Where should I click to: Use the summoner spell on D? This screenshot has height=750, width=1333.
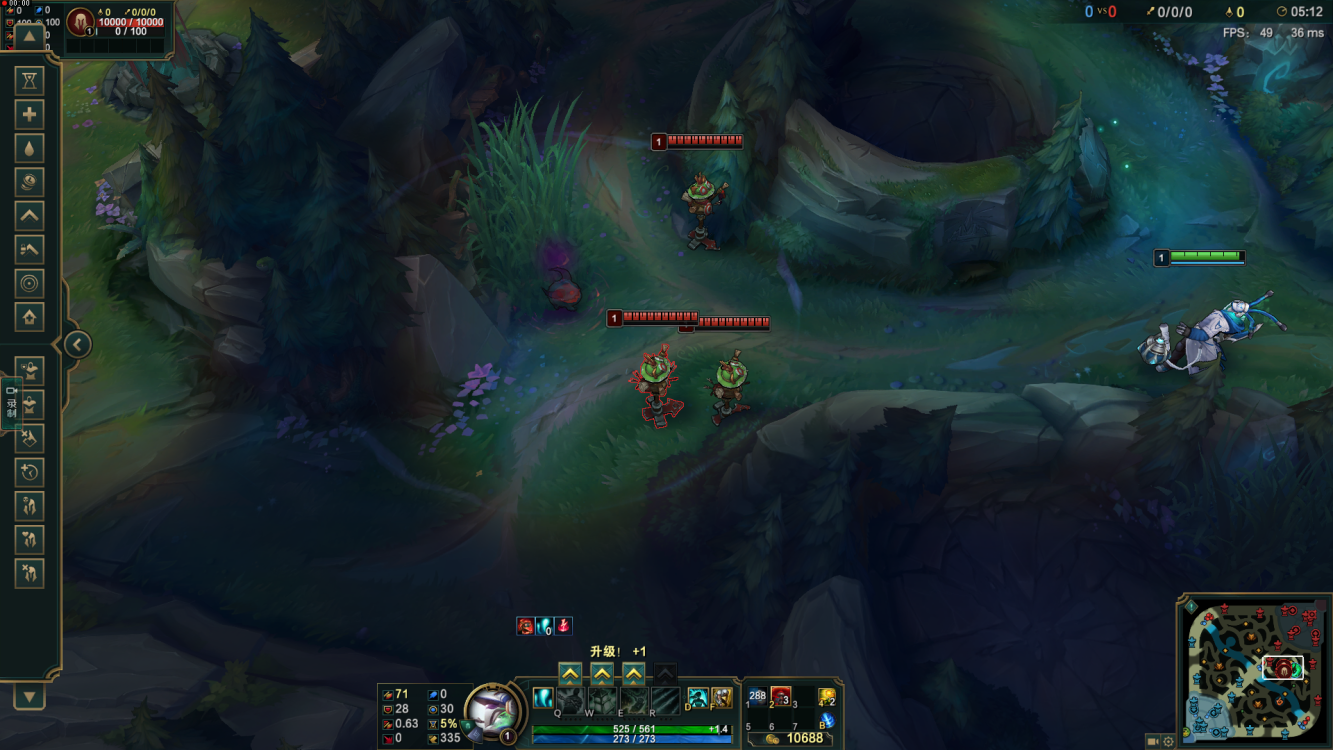pyautogui.click(x=698, y=697)
